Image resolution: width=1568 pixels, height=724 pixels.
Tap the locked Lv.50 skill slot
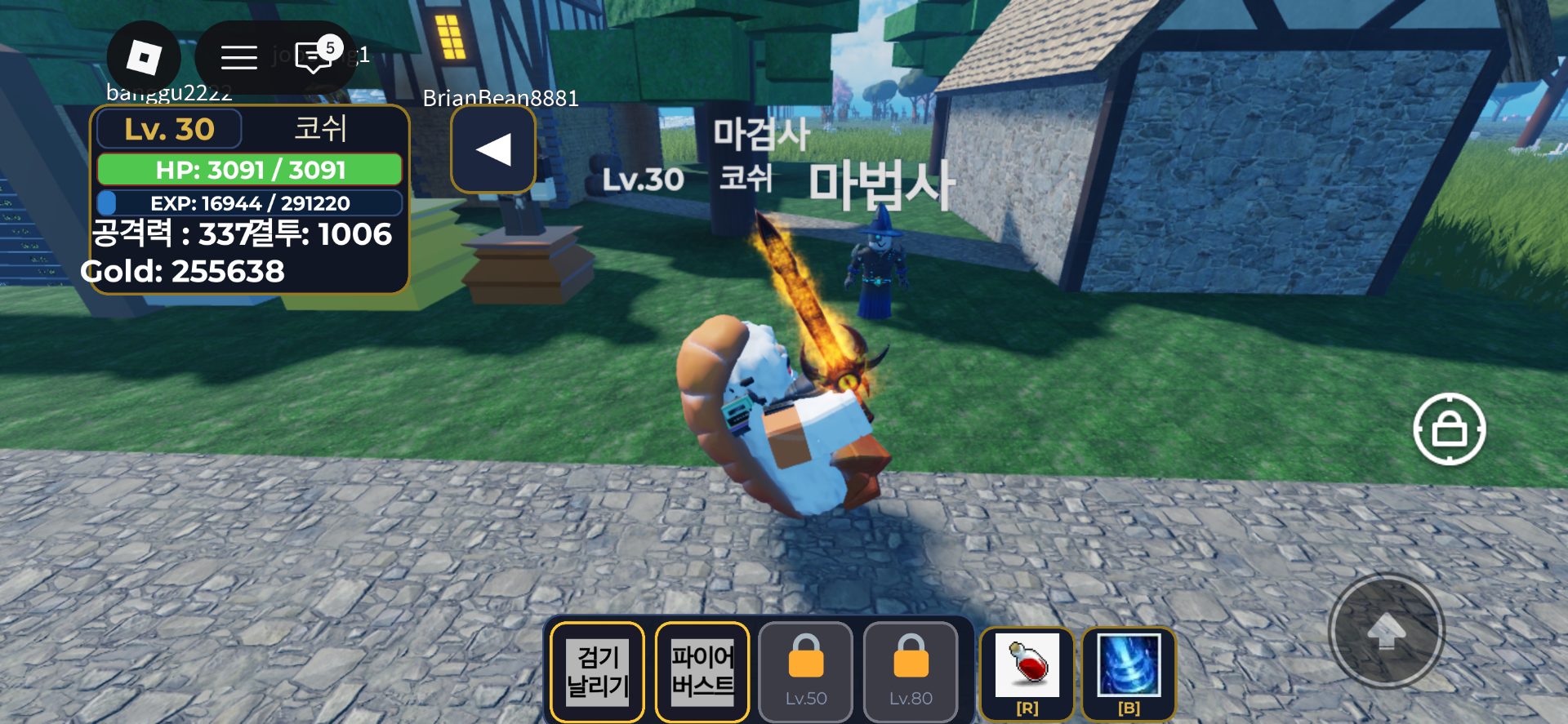tap(805, 671)
